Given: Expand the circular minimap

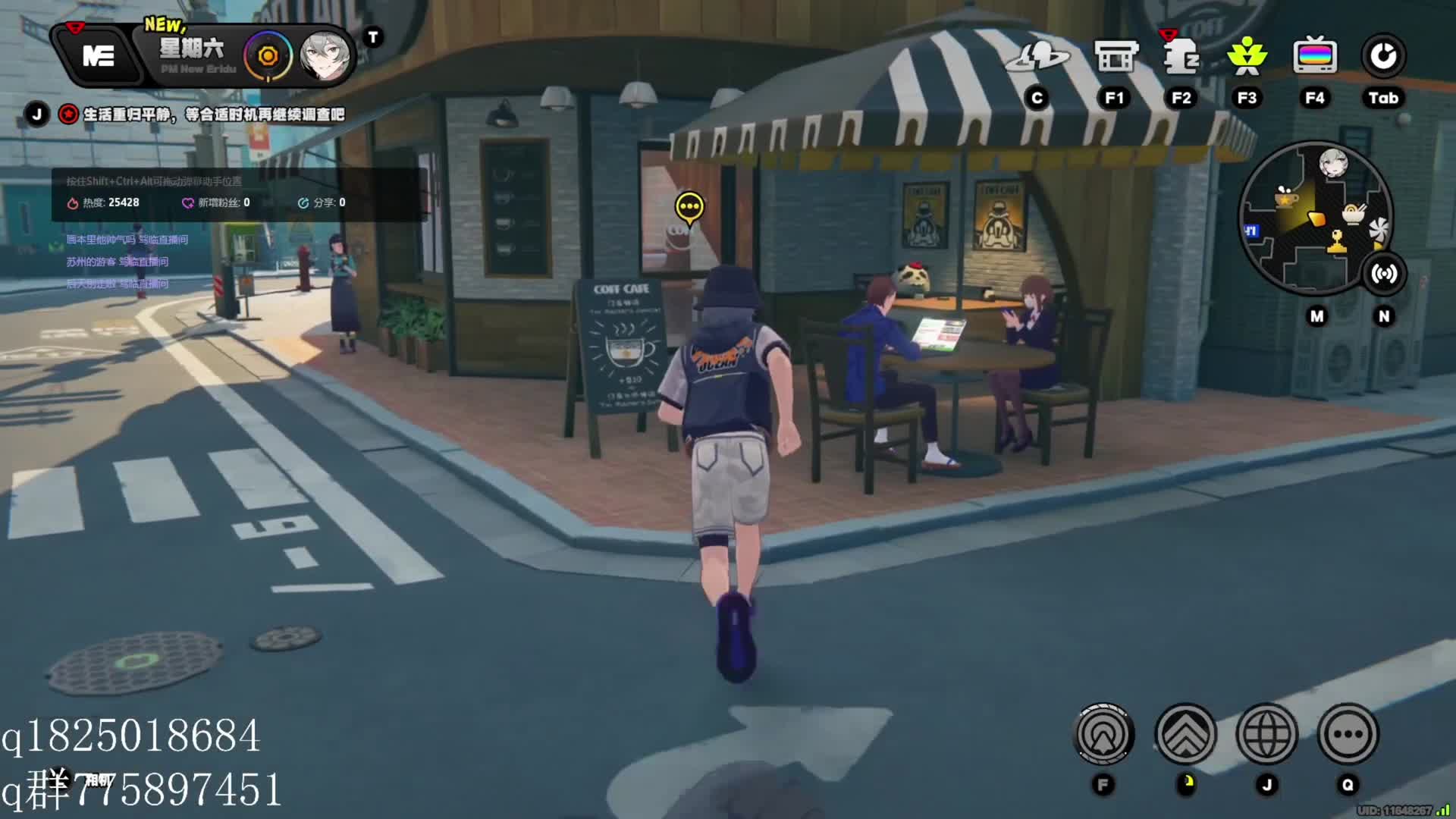Looking at the screenshot, I should [x=1314, y=218].
